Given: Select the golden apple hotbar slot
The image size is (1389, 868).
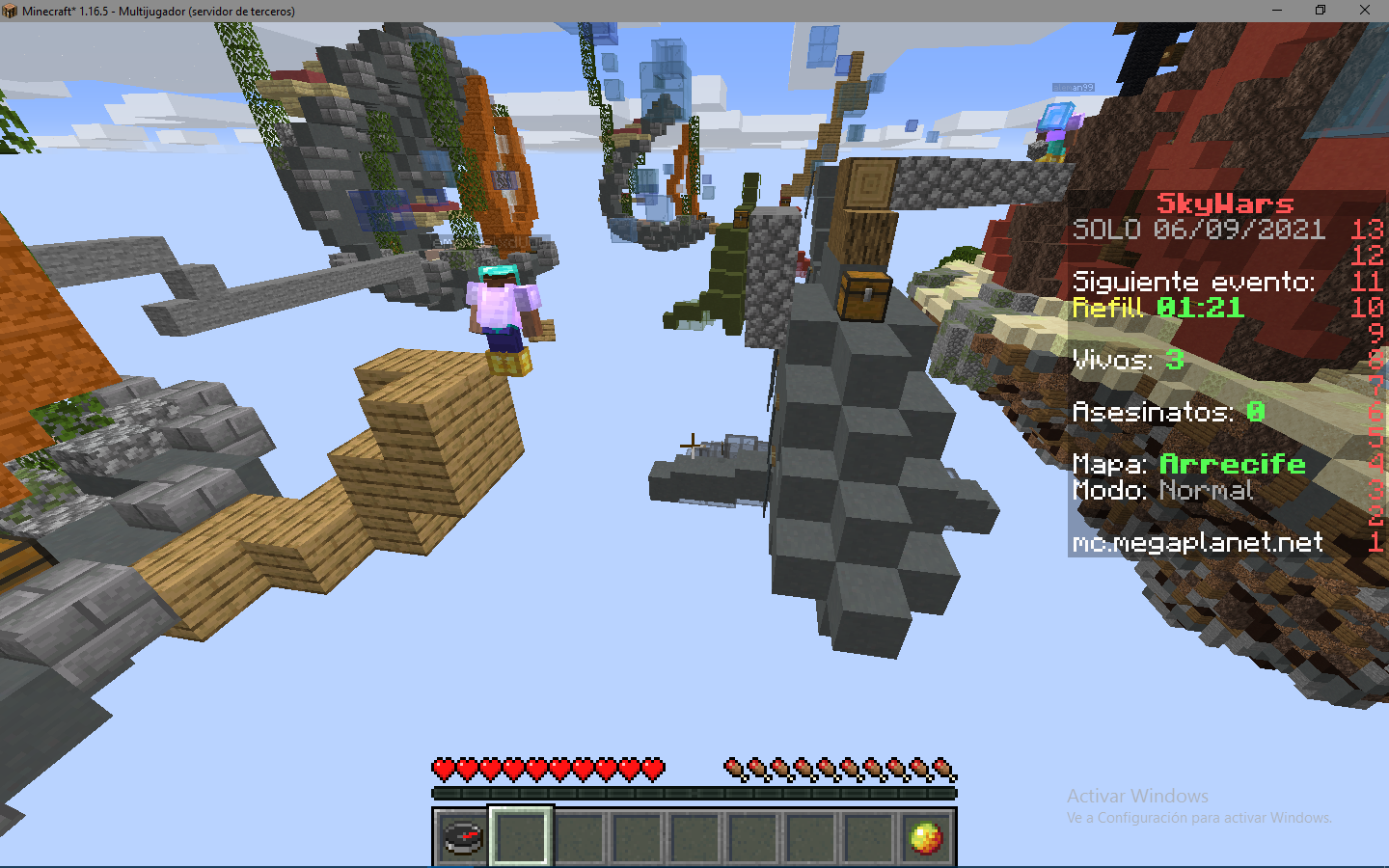Looking at the screenshot, I should [x=925, y=836].
